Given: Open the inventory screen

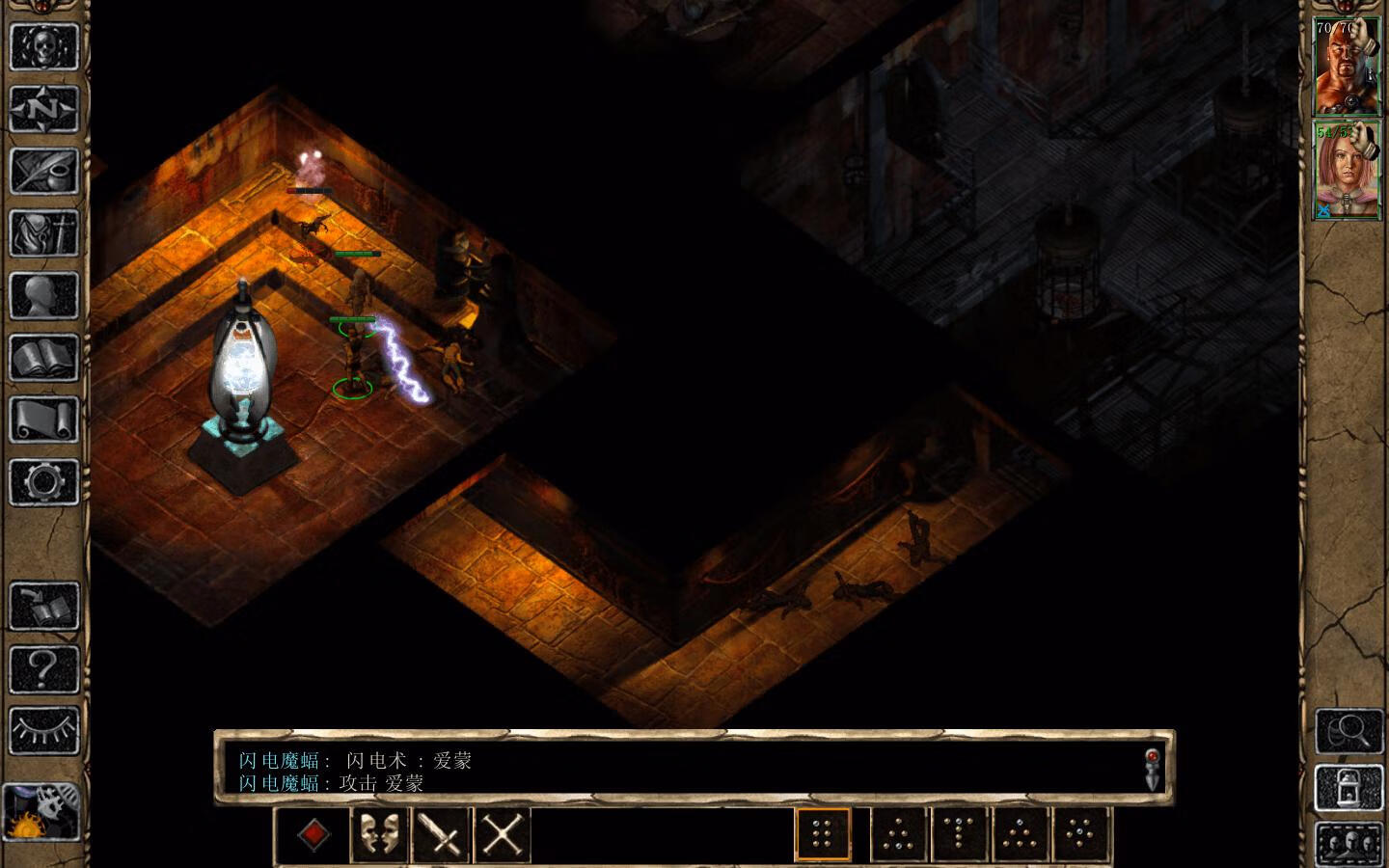Looking at the screenshot, I should [43, 232].
